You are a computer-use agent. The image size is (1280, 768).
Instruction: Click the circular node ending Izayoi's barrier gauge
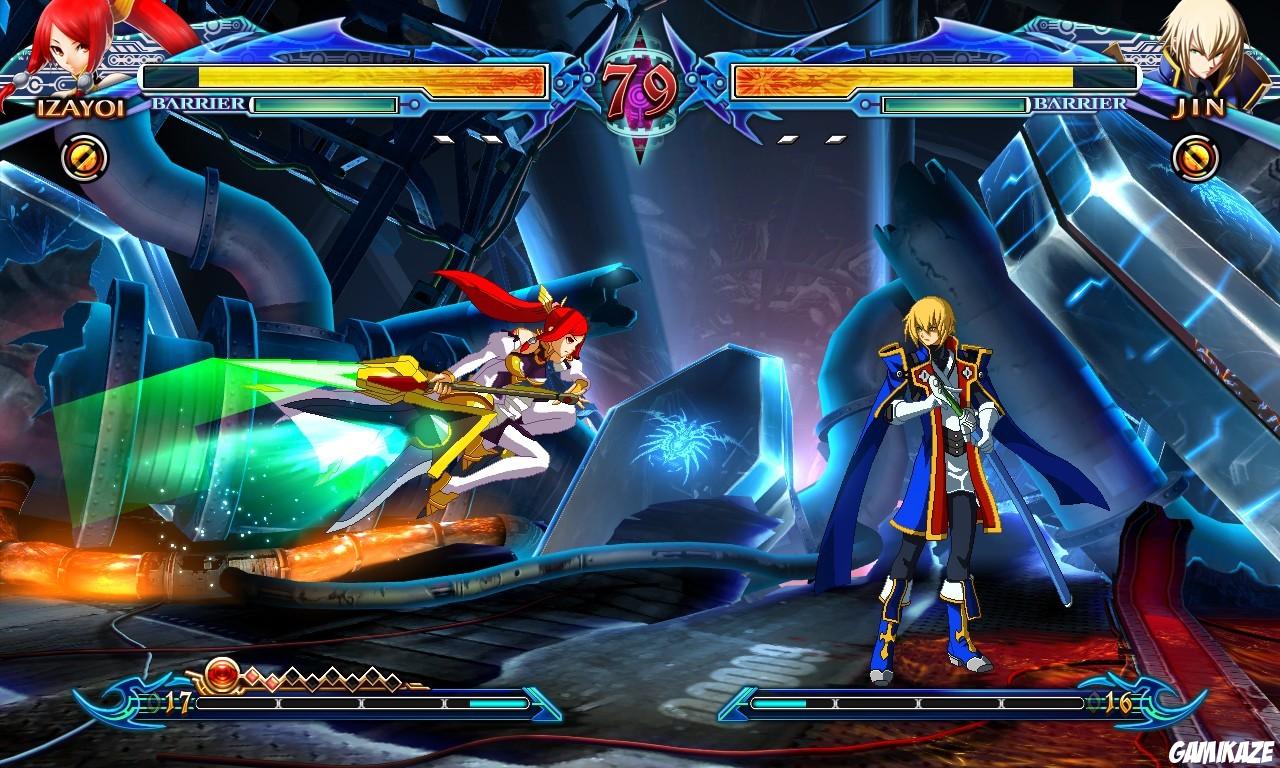413,106
